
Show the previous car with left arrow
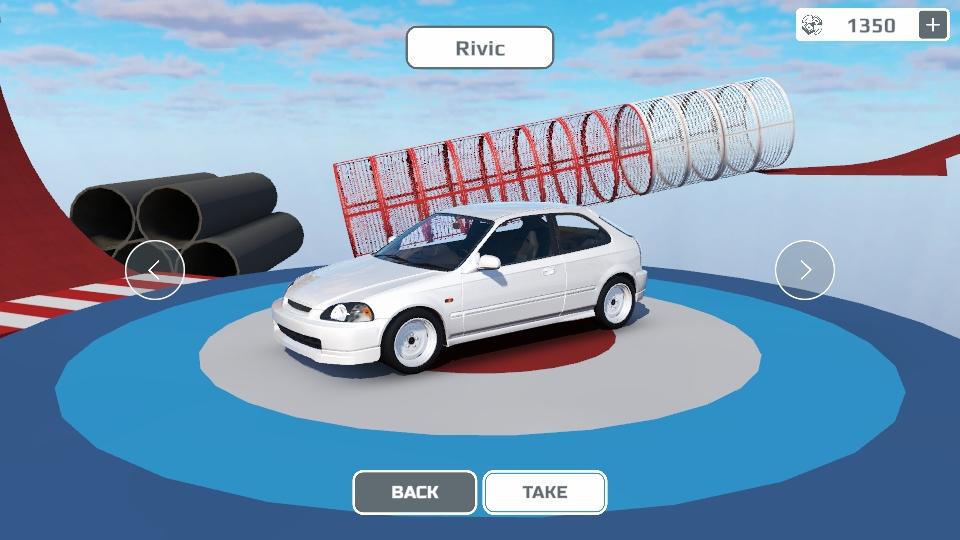click(155, 270)
